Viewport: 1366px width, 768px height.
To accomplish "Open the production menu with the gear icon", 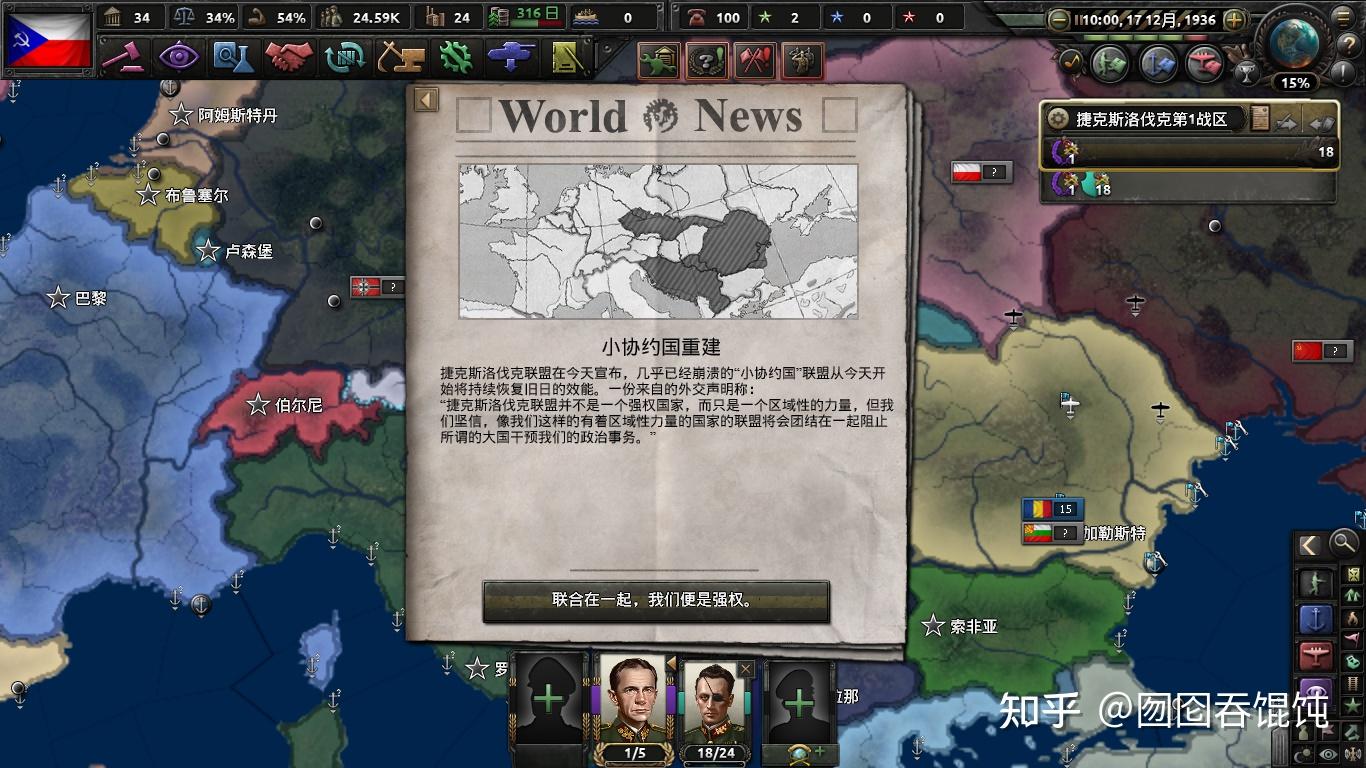I will (x=453, y=58).
